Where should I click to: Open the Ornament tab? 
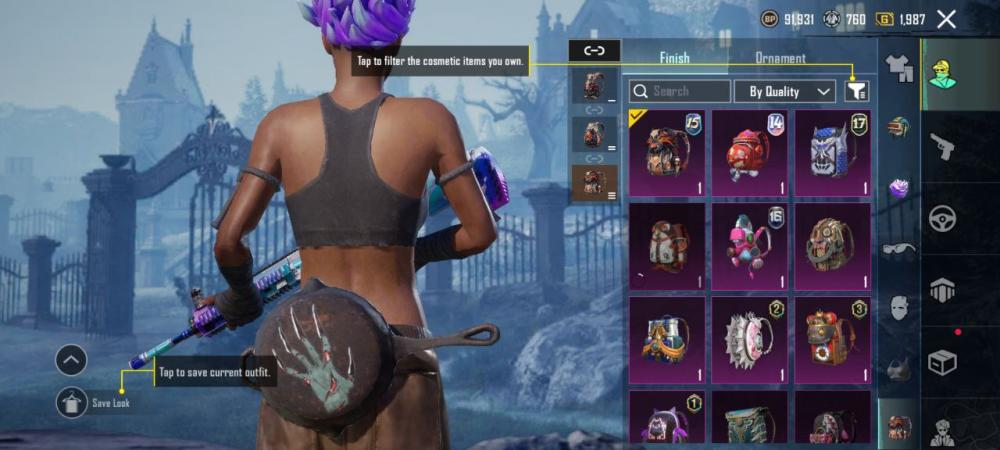coord(780,58)
